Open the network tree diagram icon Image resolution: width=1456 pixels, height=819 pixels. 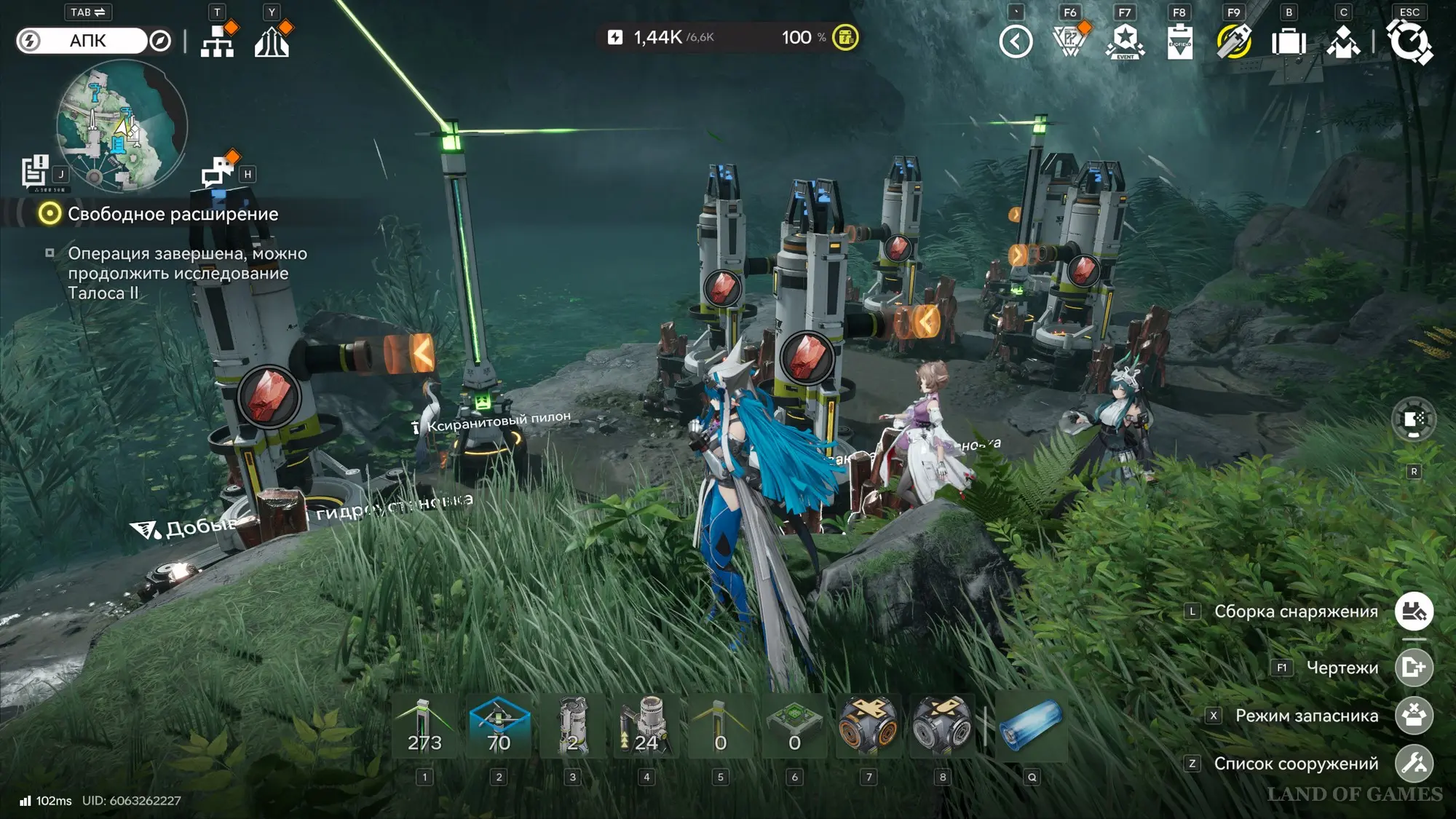click(217, 41)
